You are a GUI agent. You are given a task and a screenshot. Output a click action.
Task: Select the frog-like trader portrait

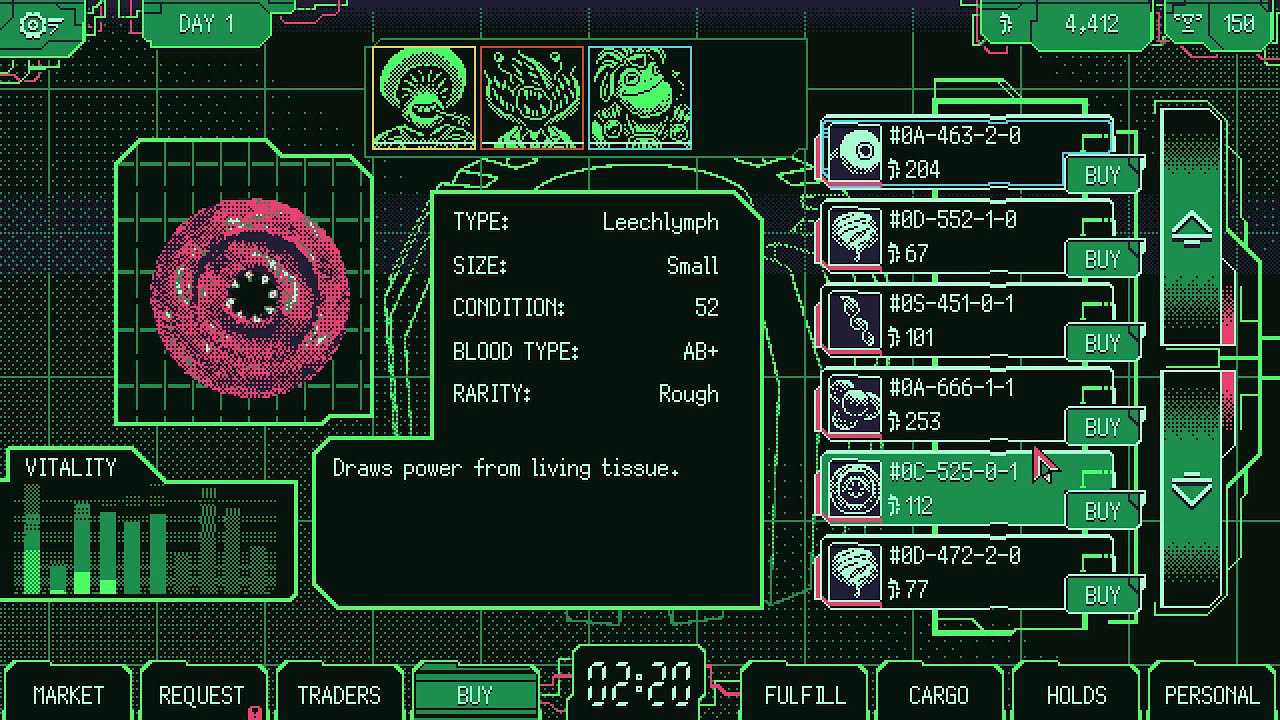[x=640, y=98]
